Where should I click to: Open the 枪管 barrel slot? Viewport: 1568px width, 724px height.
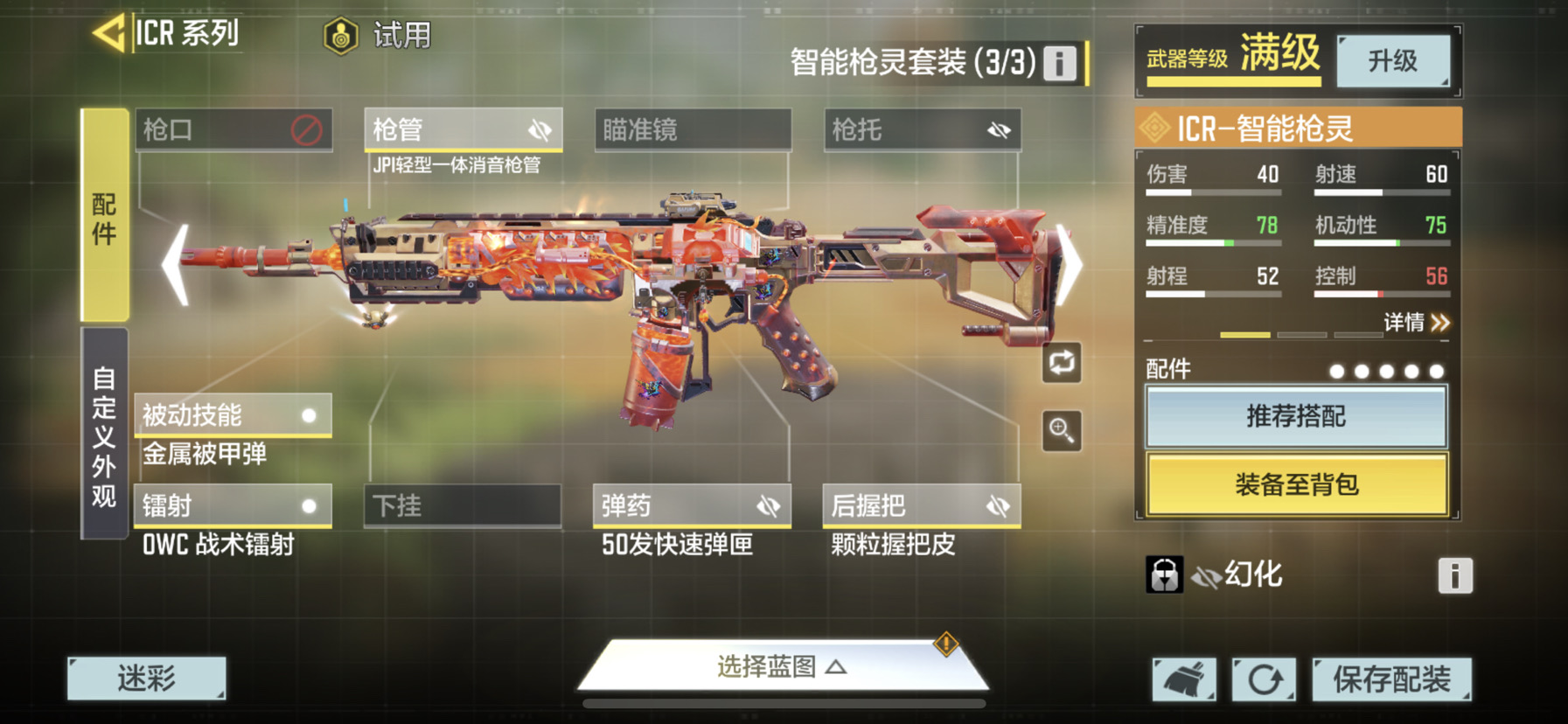[x=463, y=130]
